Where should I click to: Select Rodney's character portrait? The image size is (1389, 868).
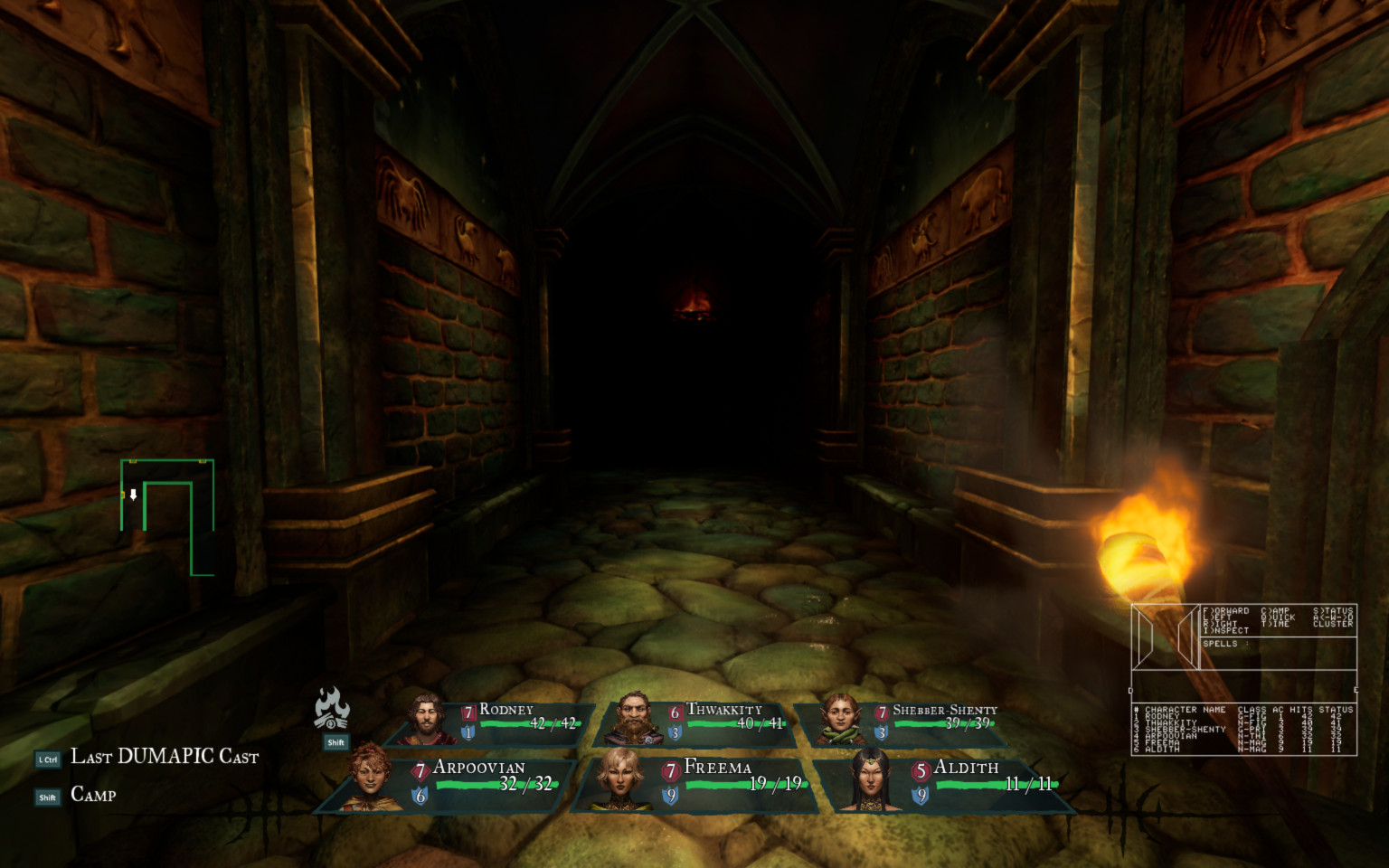click(x=425, y=717)
